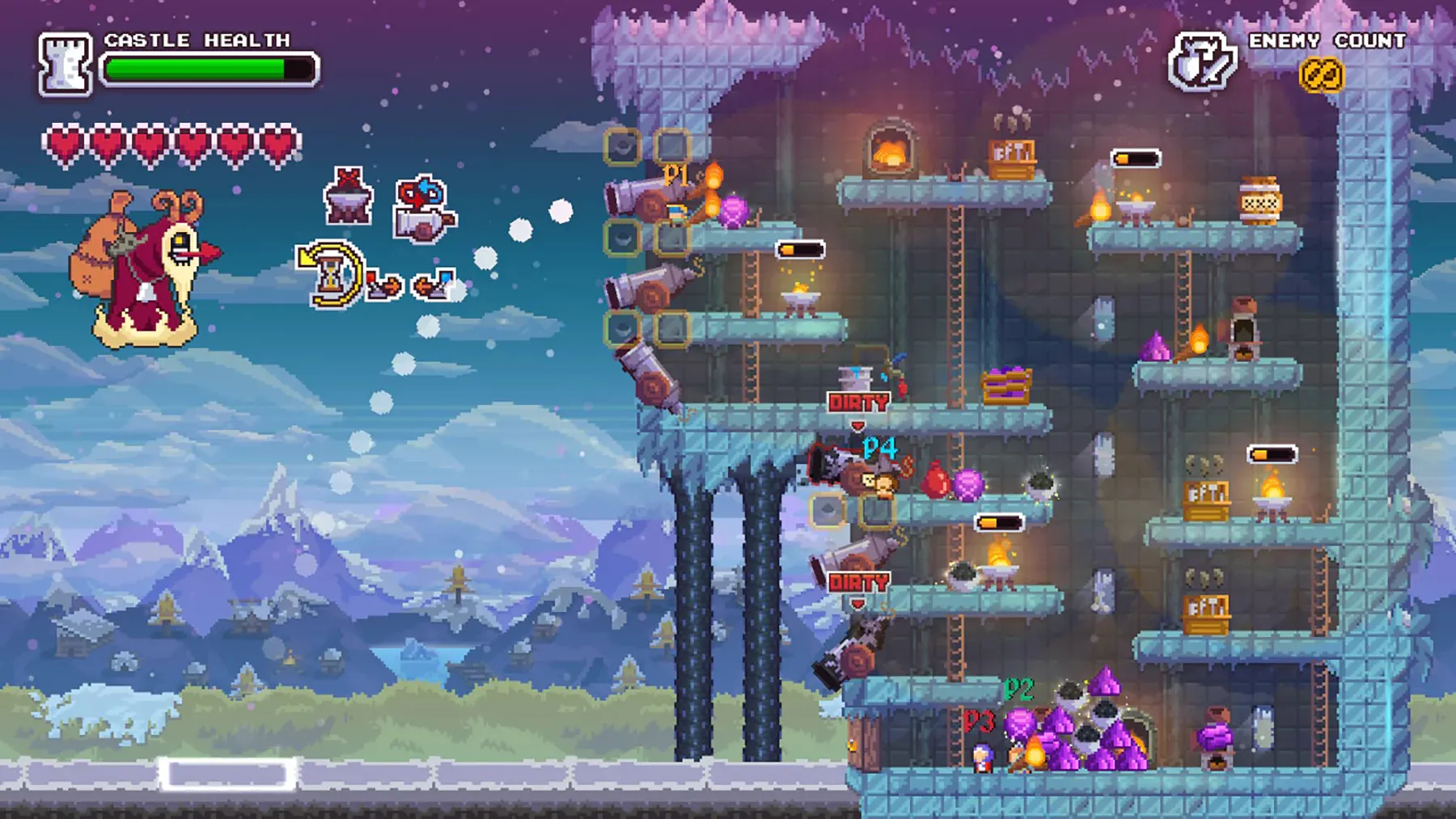Click the castle rook icon
The width and height of the screenshot is (1456, 819).
tap(65, 64)
